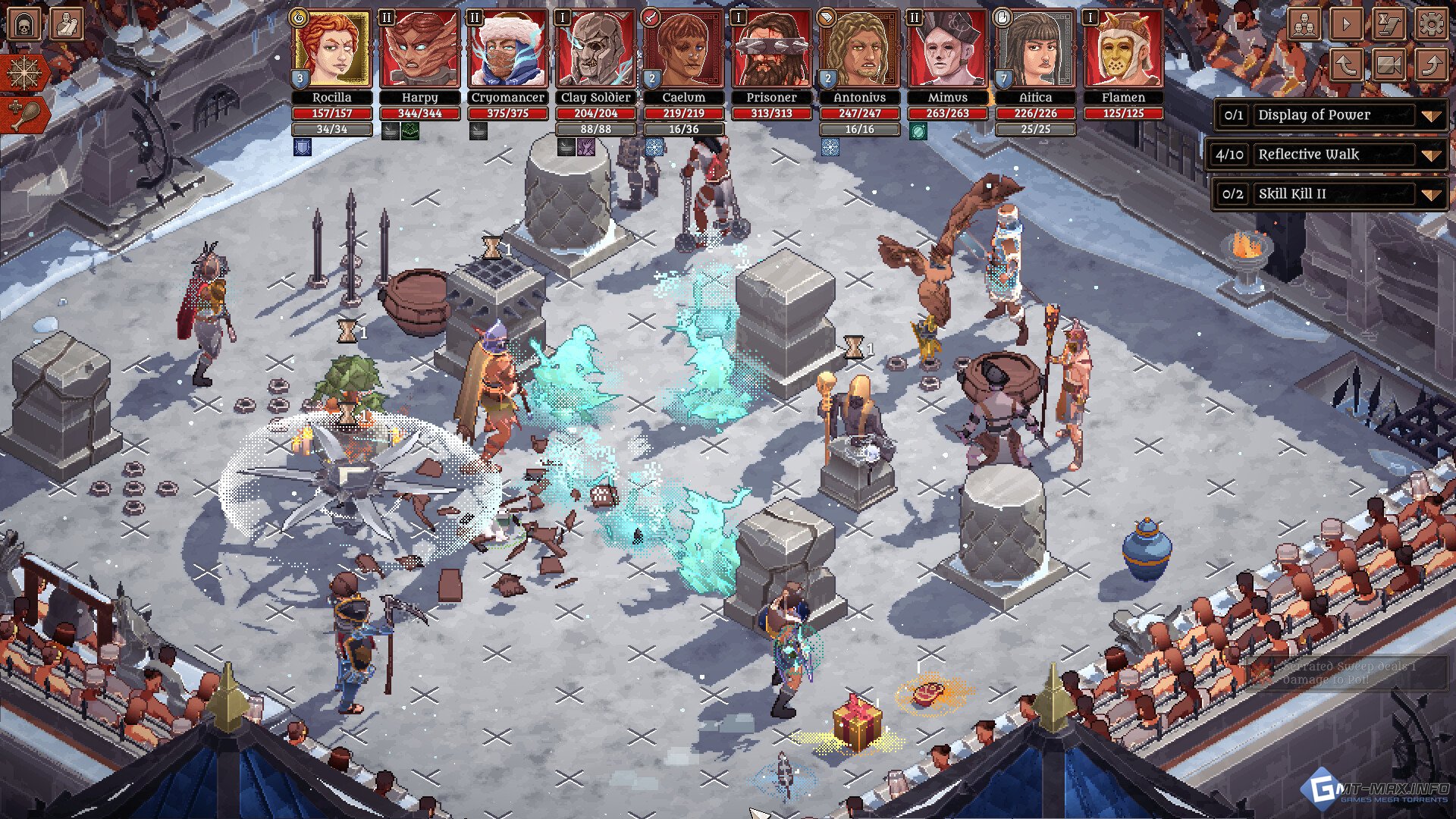Image resolution: width=1456 pixels, height=819 pixels.
Task: Expand the Display of Power objective
Action: point(1430,116)
